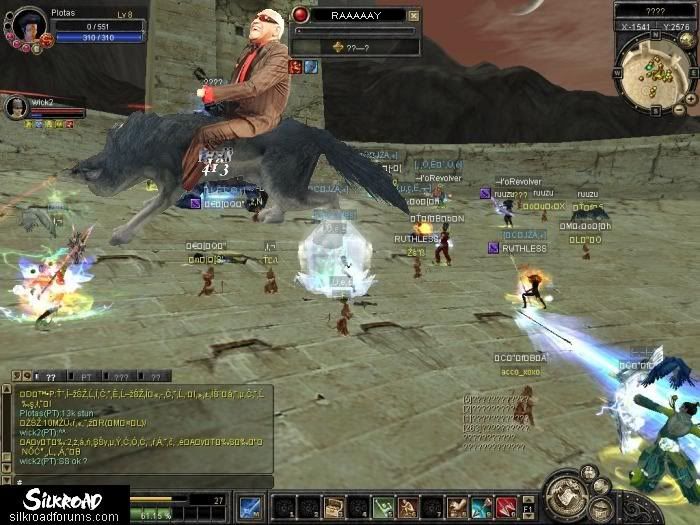700x525 pixels.
Task: Use the treasure chest item in slot 3
Action: tap(333, 507)
